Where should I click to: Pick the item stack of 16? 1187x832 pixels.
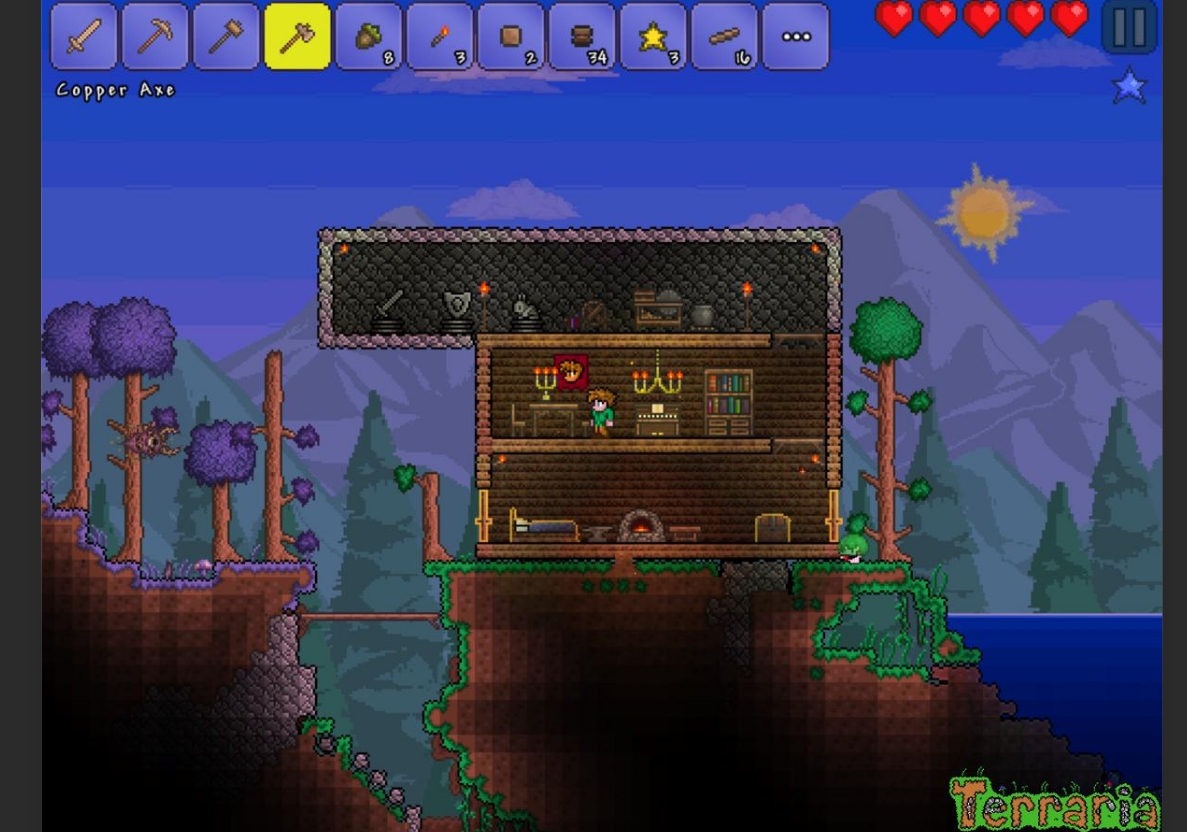tap(725, 37)
